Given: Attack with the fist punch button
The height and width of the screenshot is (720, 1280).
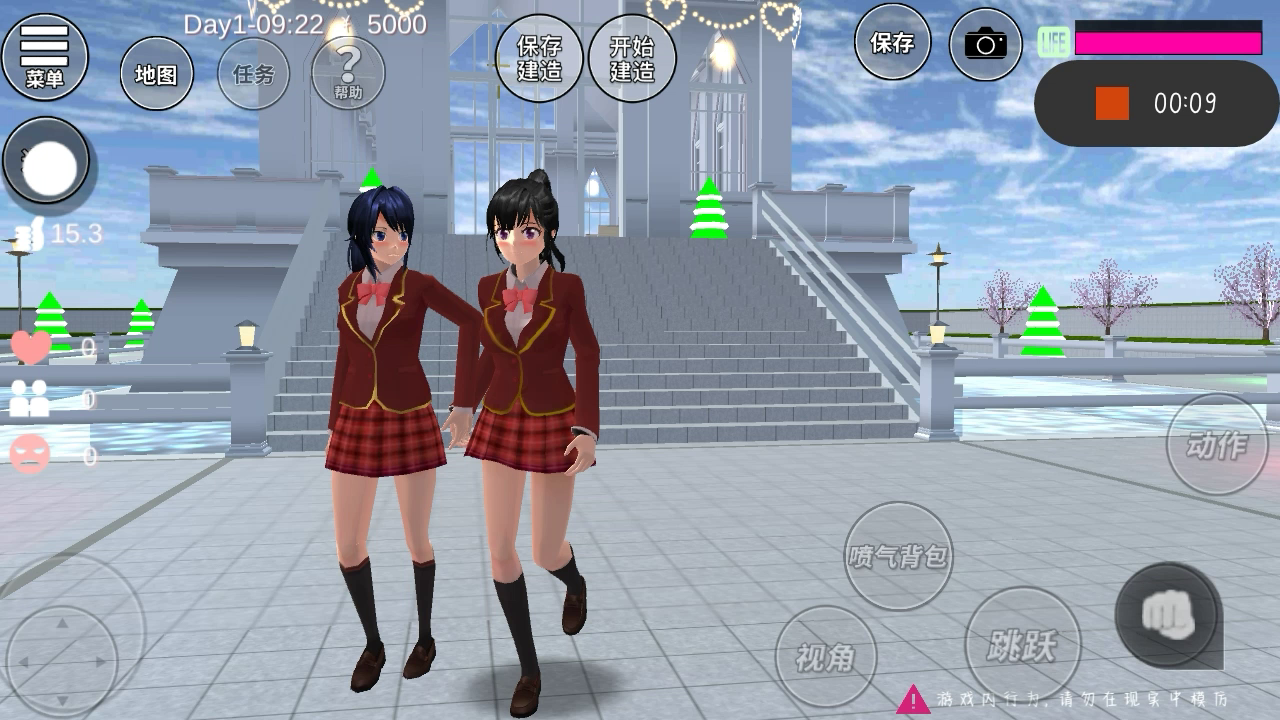Looking at the screenshot, I should [1167, 614].
